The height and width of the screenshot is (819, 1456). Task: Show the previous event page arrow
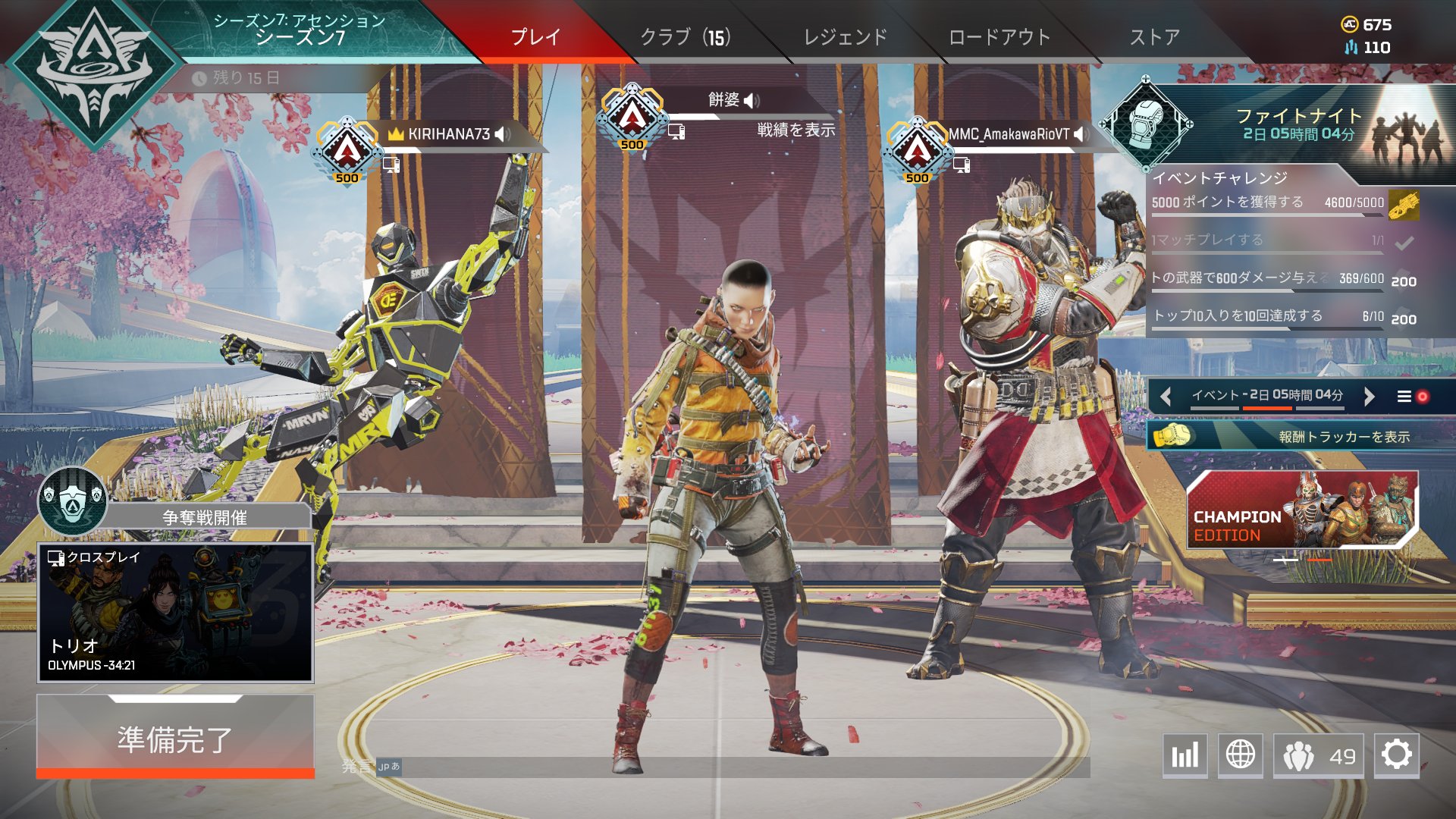(1166, 396)
